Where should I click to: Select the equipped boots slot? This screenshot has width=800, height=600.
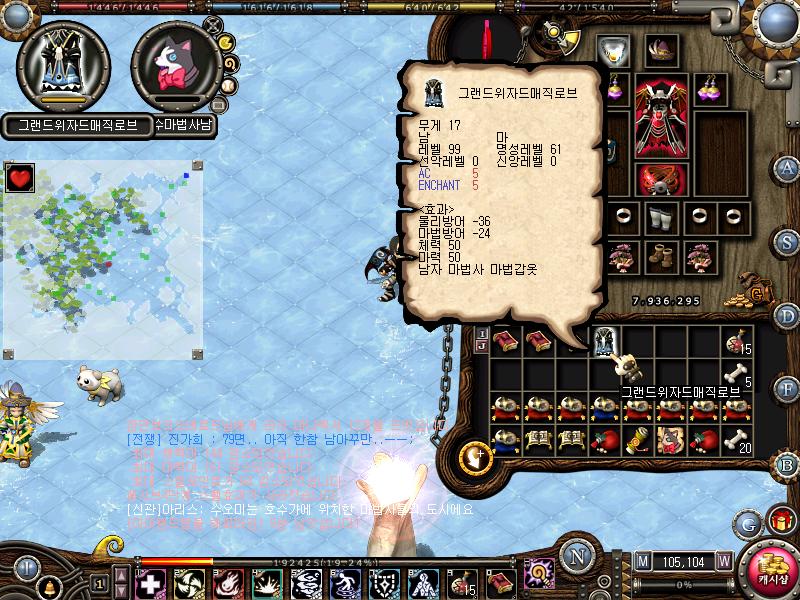click(659, 257)
